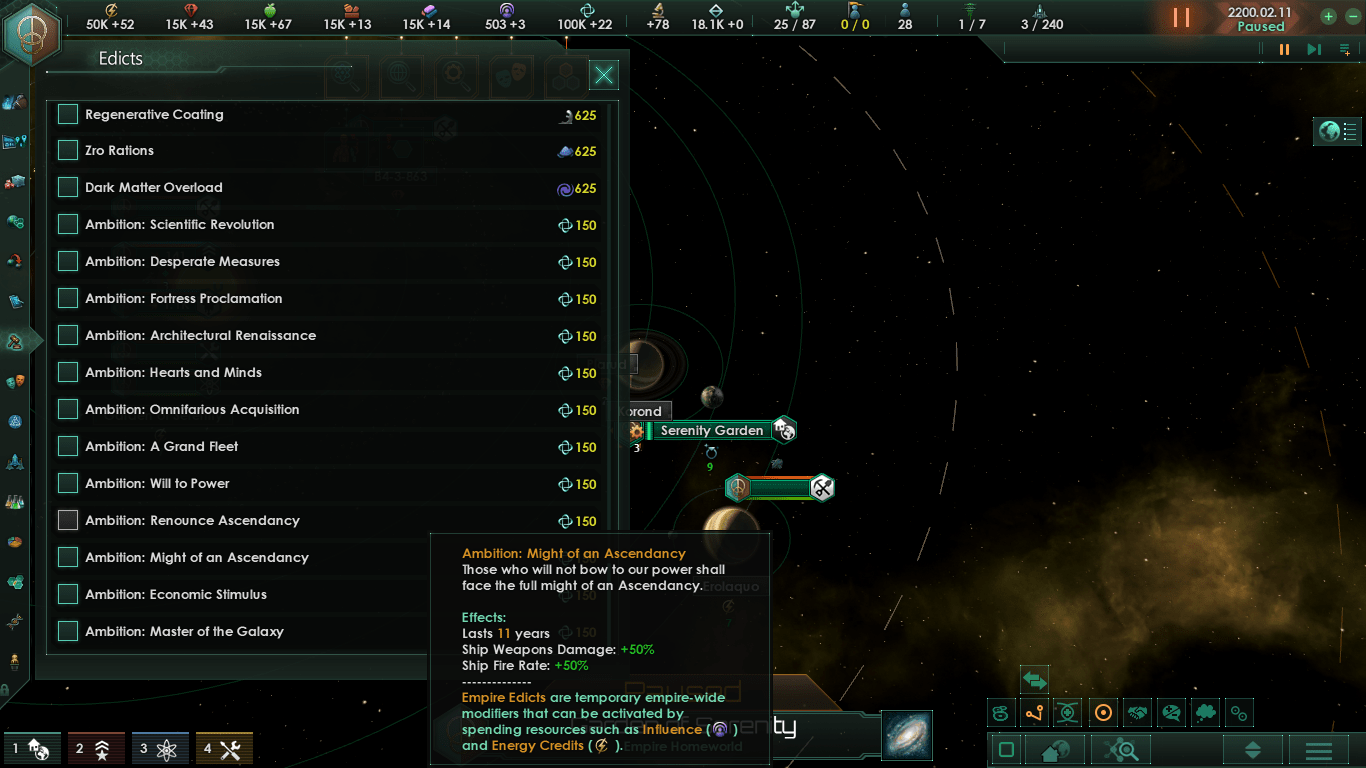The height and width of the screenshot is (768, 1366).
Task: Click the empire emblem in top-left corner
Action: click(32, 32)
